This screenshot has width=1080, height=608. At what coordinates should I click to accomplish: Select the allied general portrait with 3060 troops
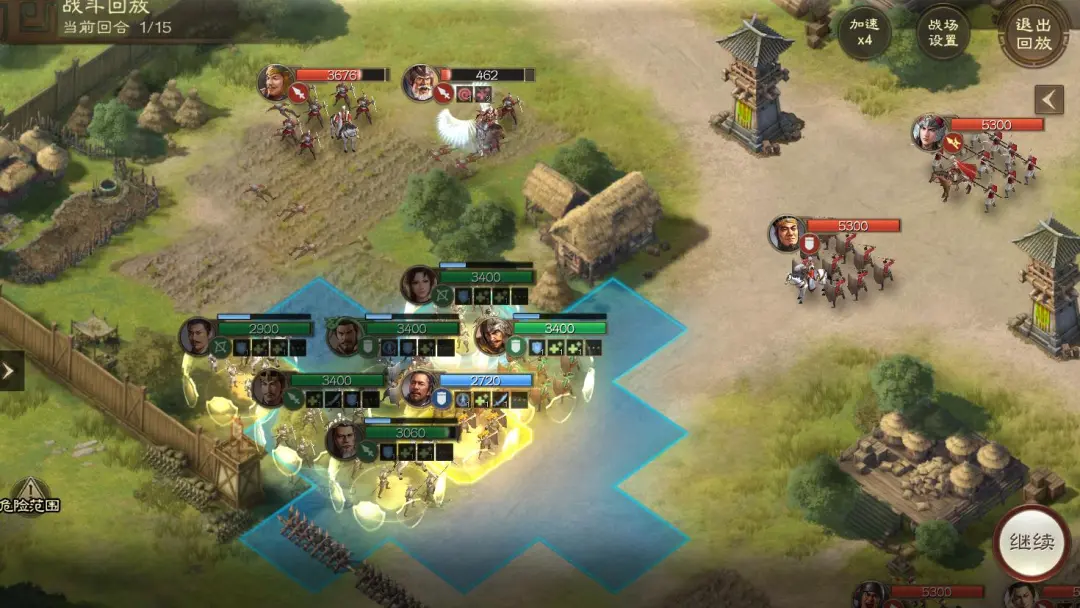coord(343,440)
